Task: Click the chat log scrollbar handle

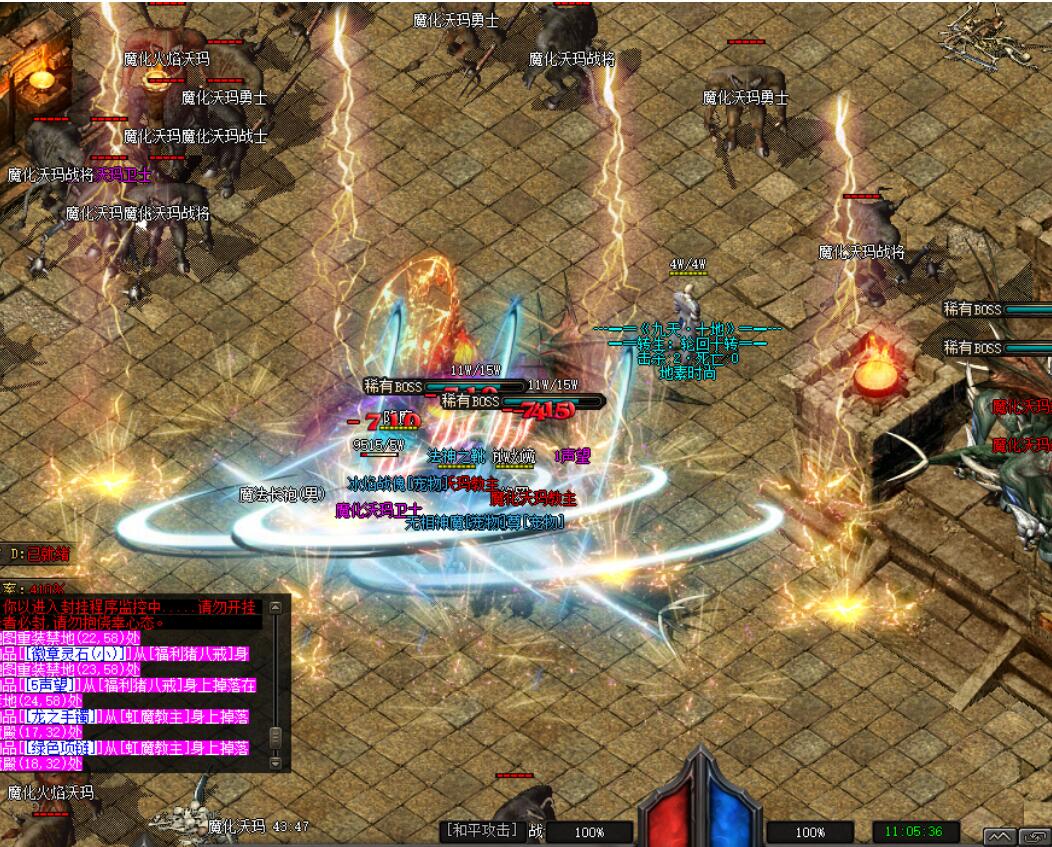Action: 276,738
